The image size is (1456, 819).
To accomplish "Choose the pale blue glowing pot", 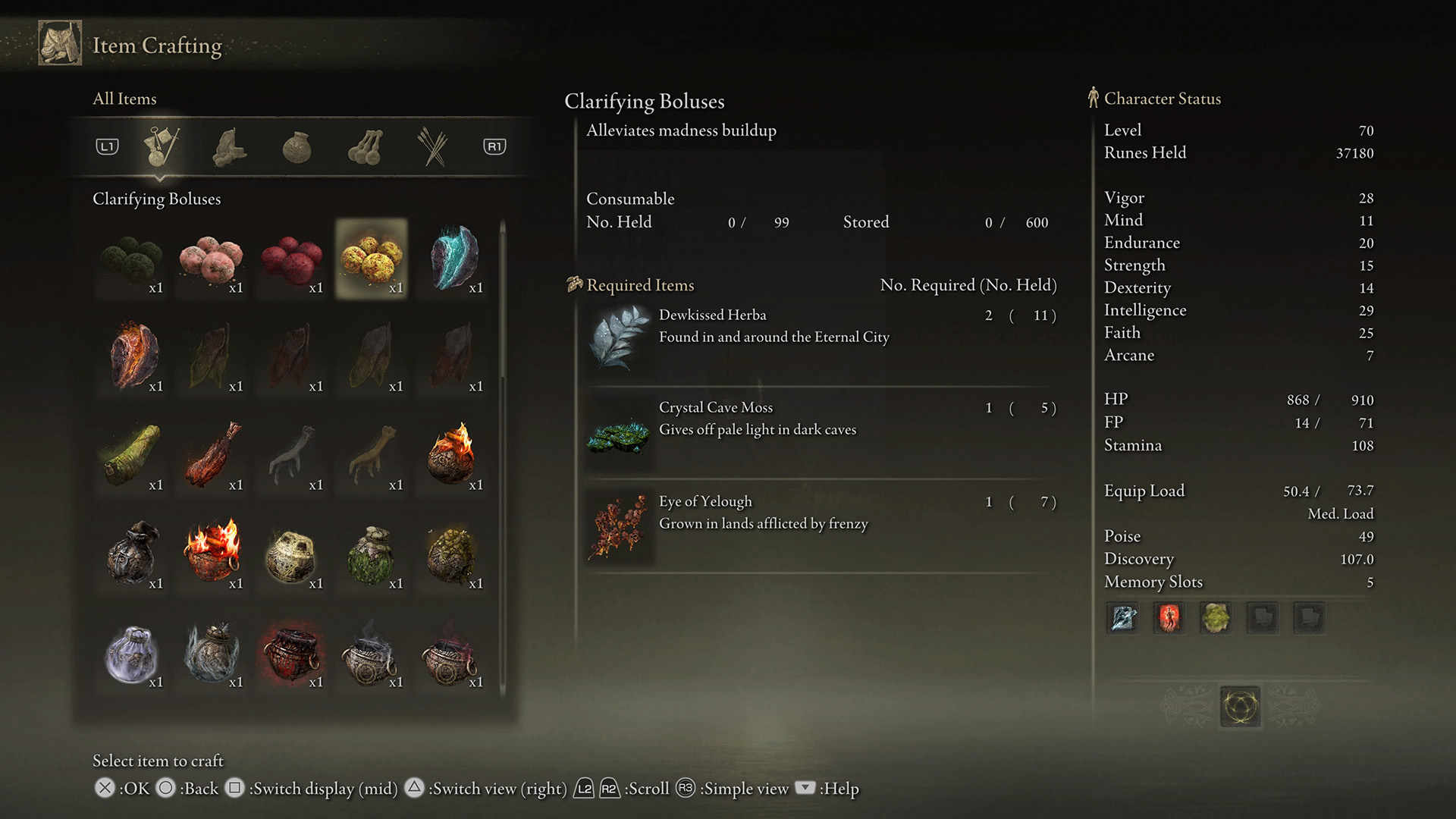I will 131,652.
